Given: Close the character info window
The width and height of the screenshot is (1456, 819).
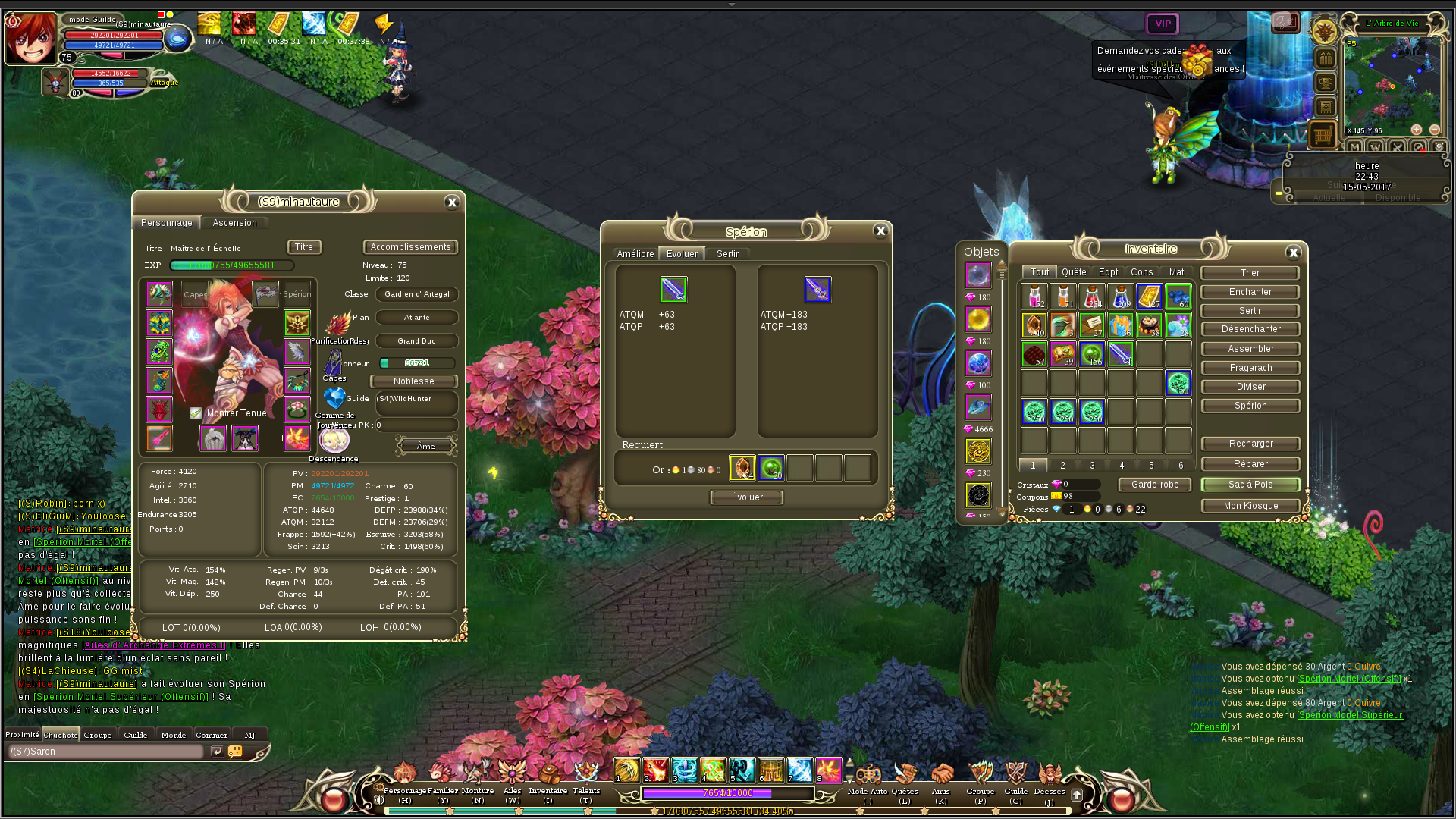Looking at the screenshot, I should click(x=452, y=202).
